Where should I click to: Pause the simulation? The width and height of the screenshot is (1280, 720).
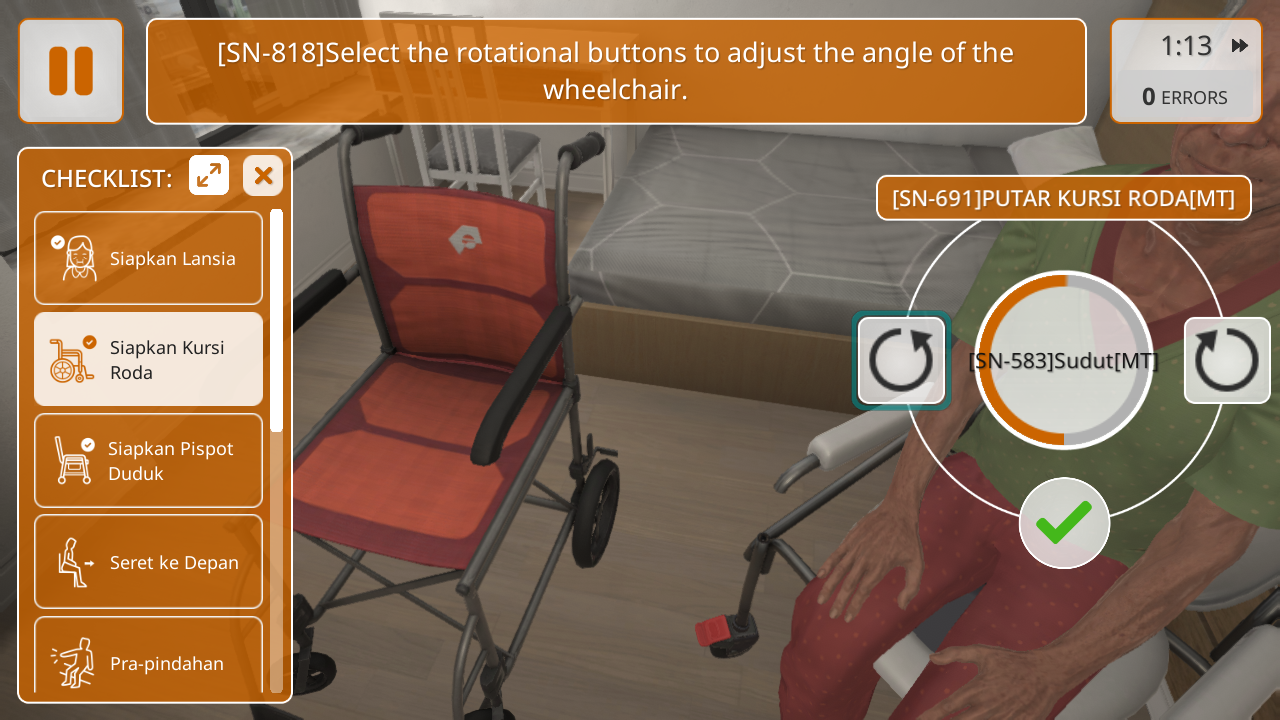pos(71,71)
